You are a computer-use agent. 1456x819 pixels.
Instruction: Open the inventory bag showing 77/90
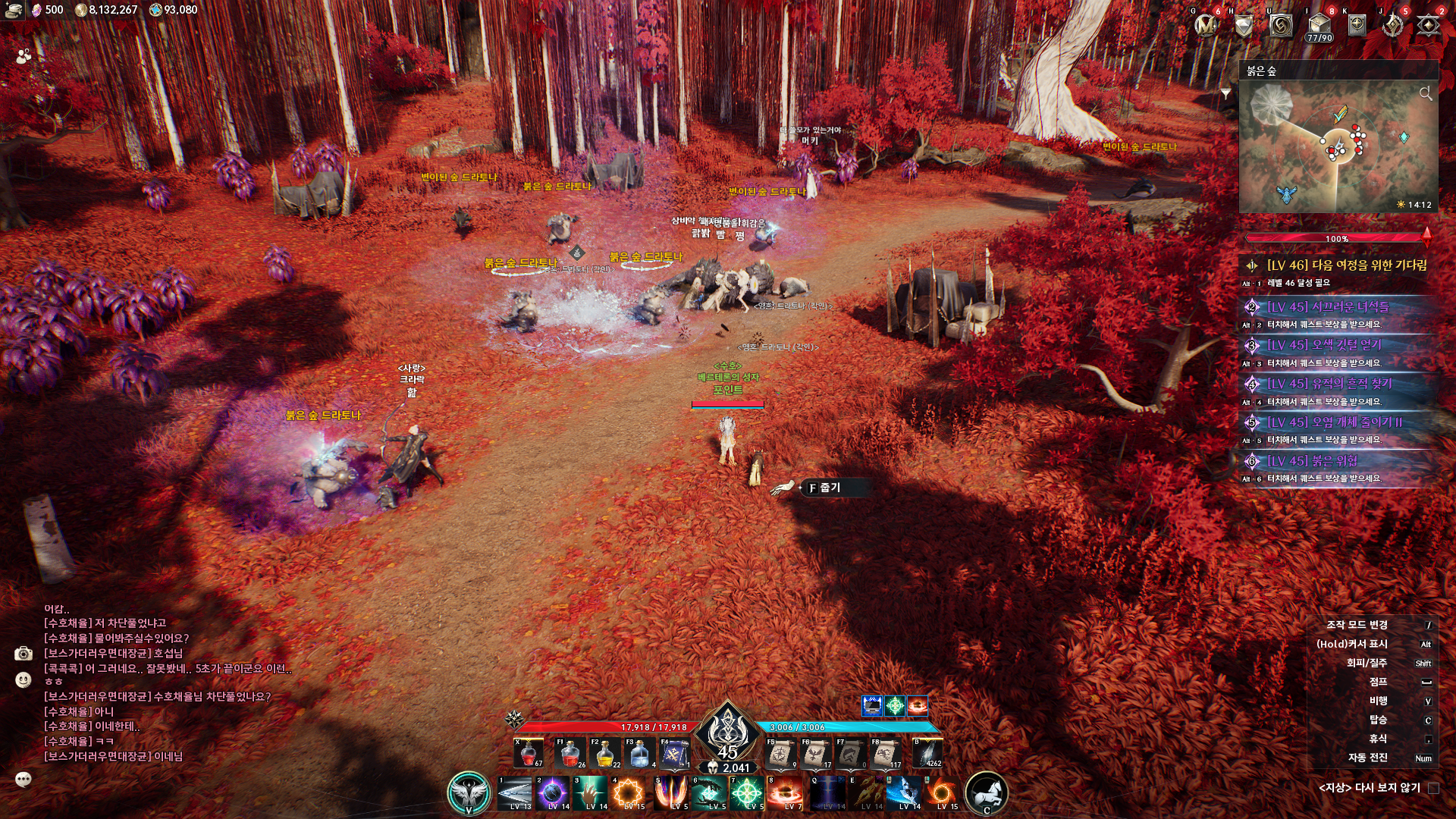click(x=1319, y=24)
